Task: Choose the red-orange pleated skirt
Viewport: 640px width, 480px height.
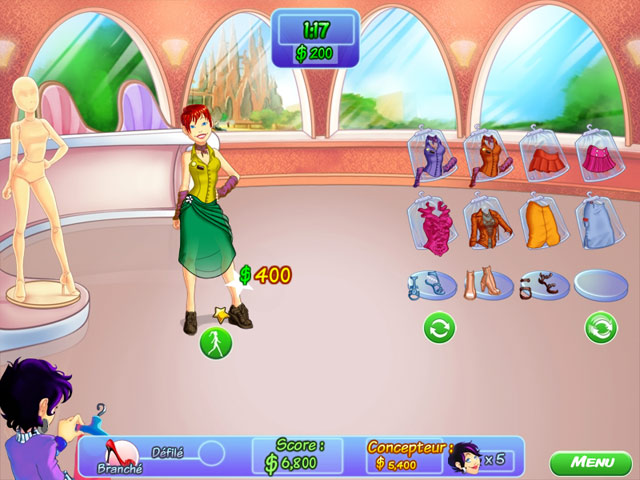Action: [x=544, y=157]
